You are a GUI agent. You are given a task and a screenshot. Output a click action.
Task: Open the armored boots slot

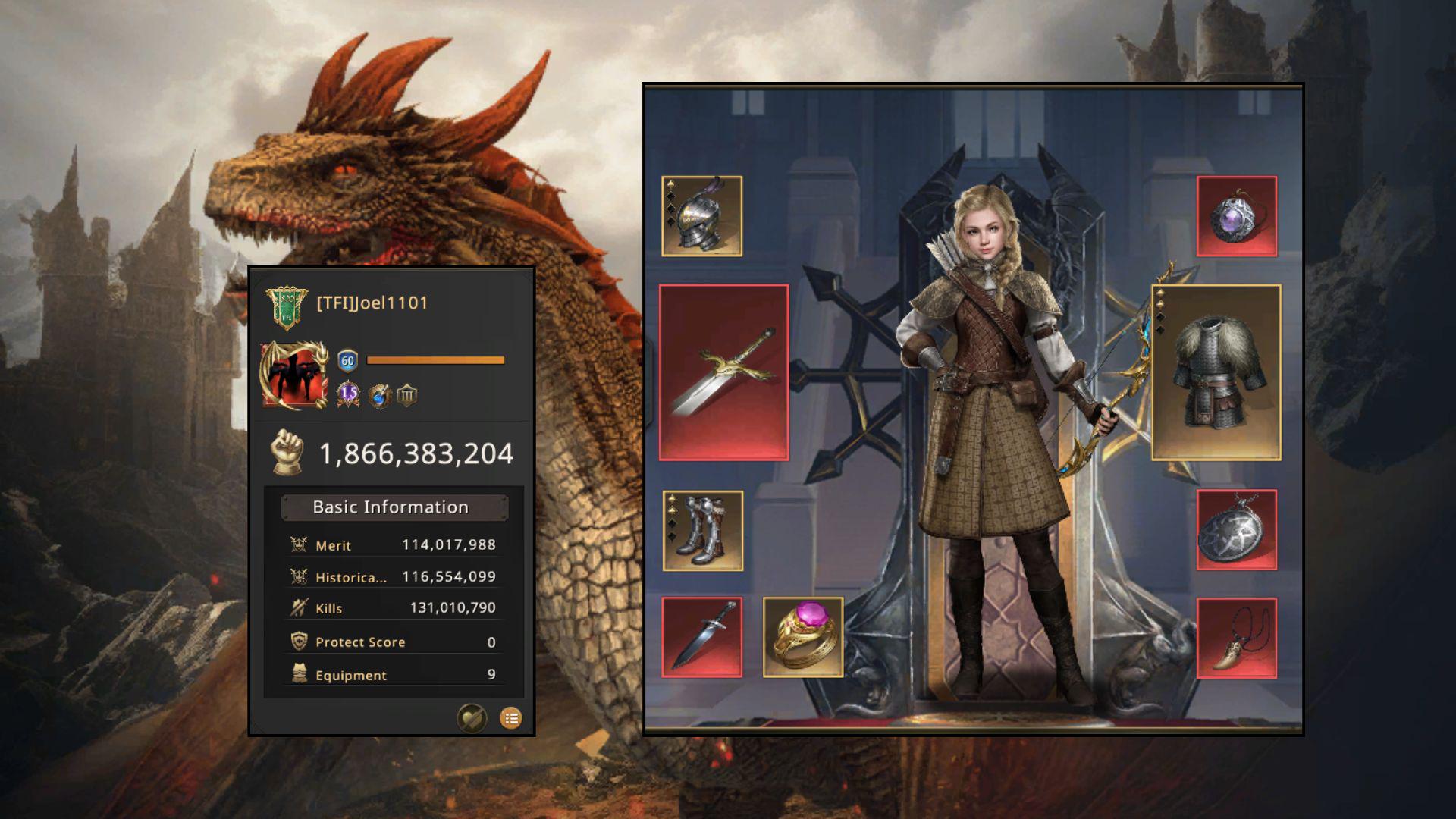coord(702,530)
